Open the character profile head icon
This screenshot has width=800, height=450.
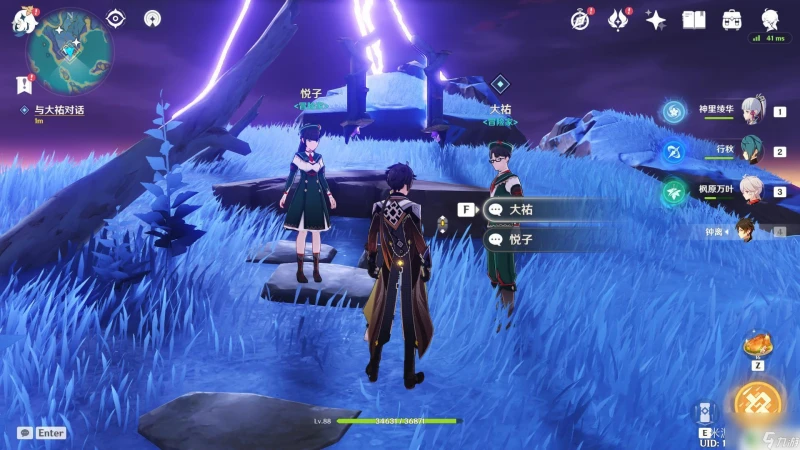point(770,19)
